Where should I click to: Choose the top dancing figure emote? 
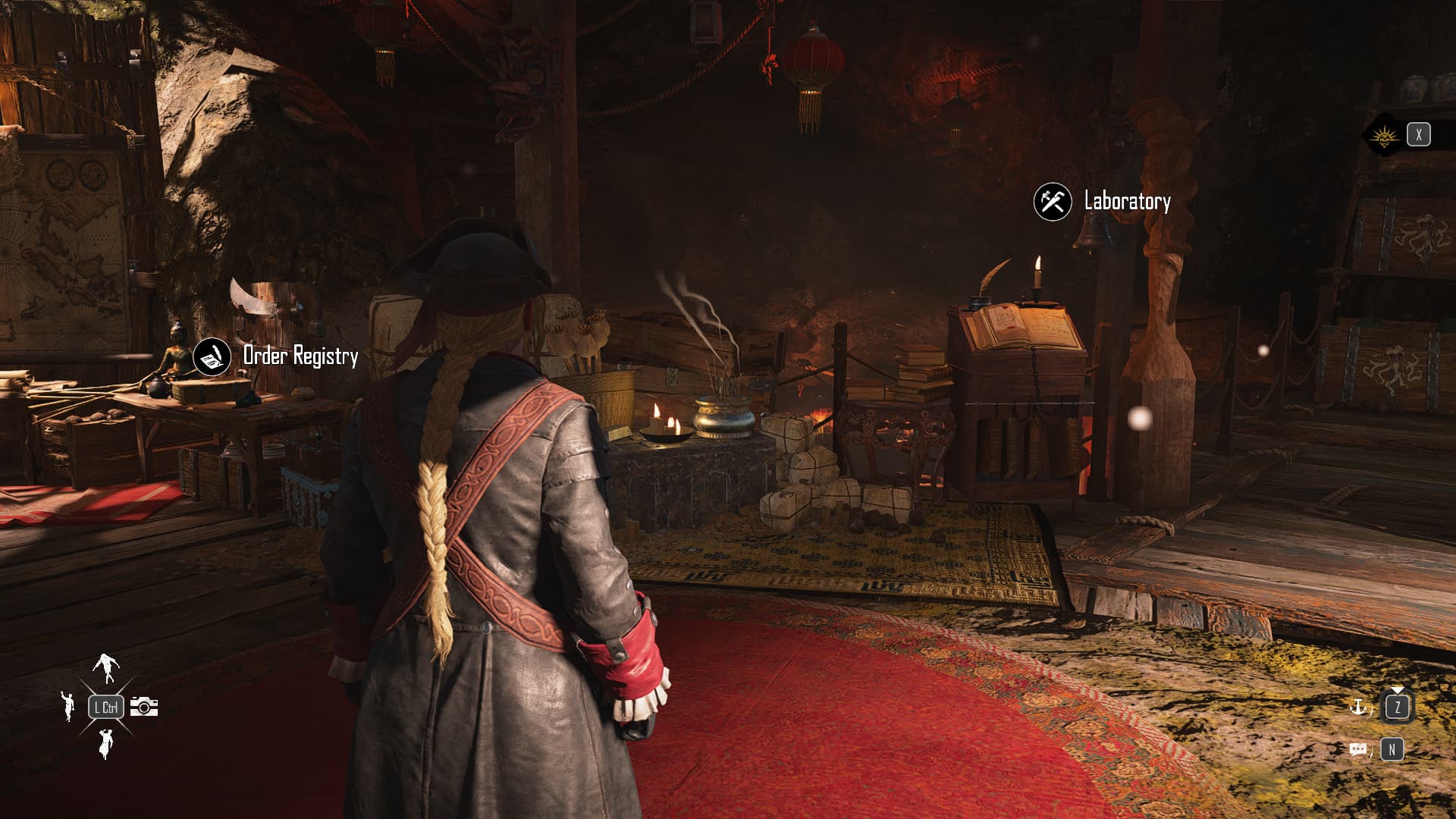(106, 667)
